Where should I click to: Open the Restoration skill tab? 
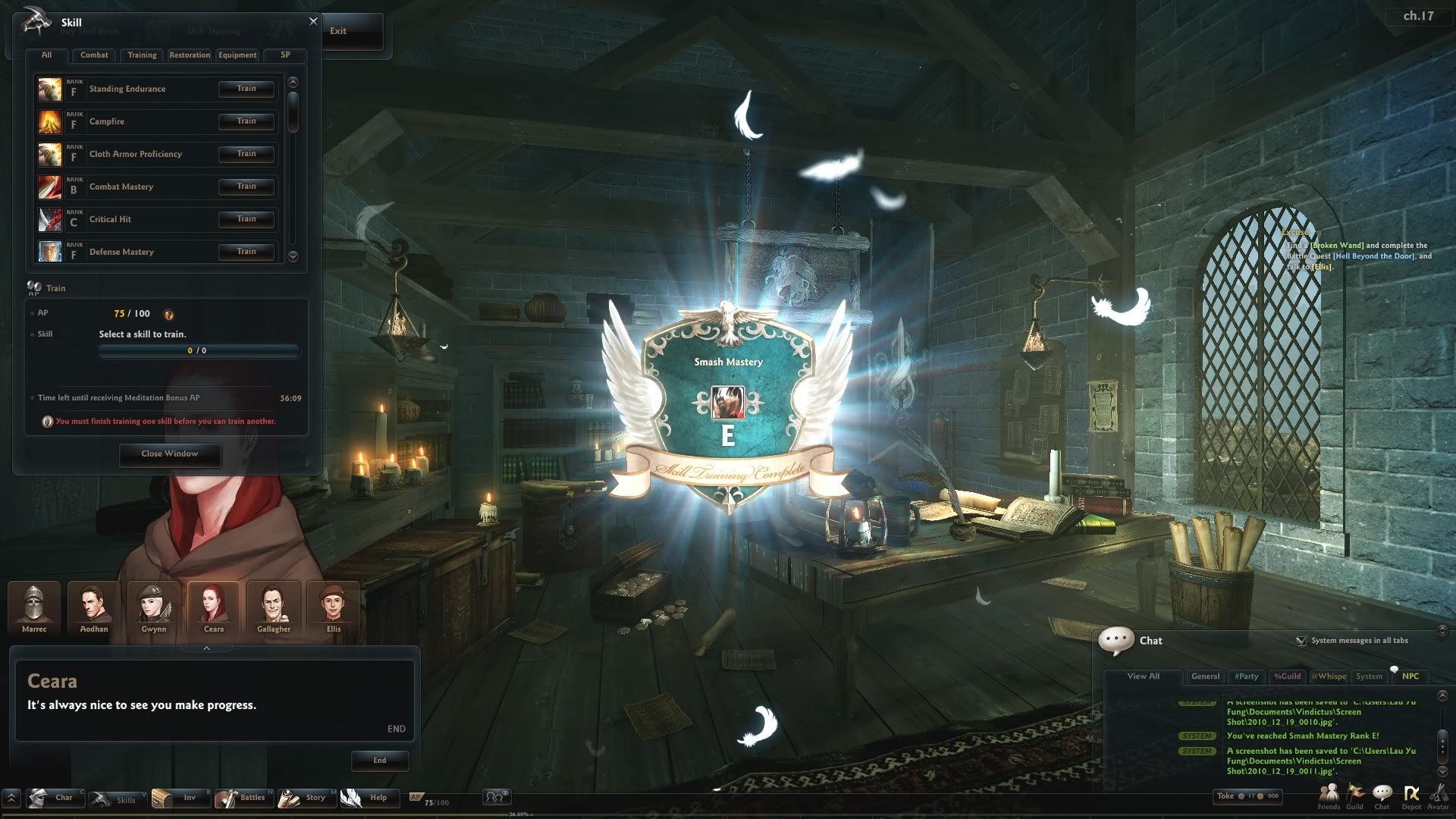tap(190, 55)
